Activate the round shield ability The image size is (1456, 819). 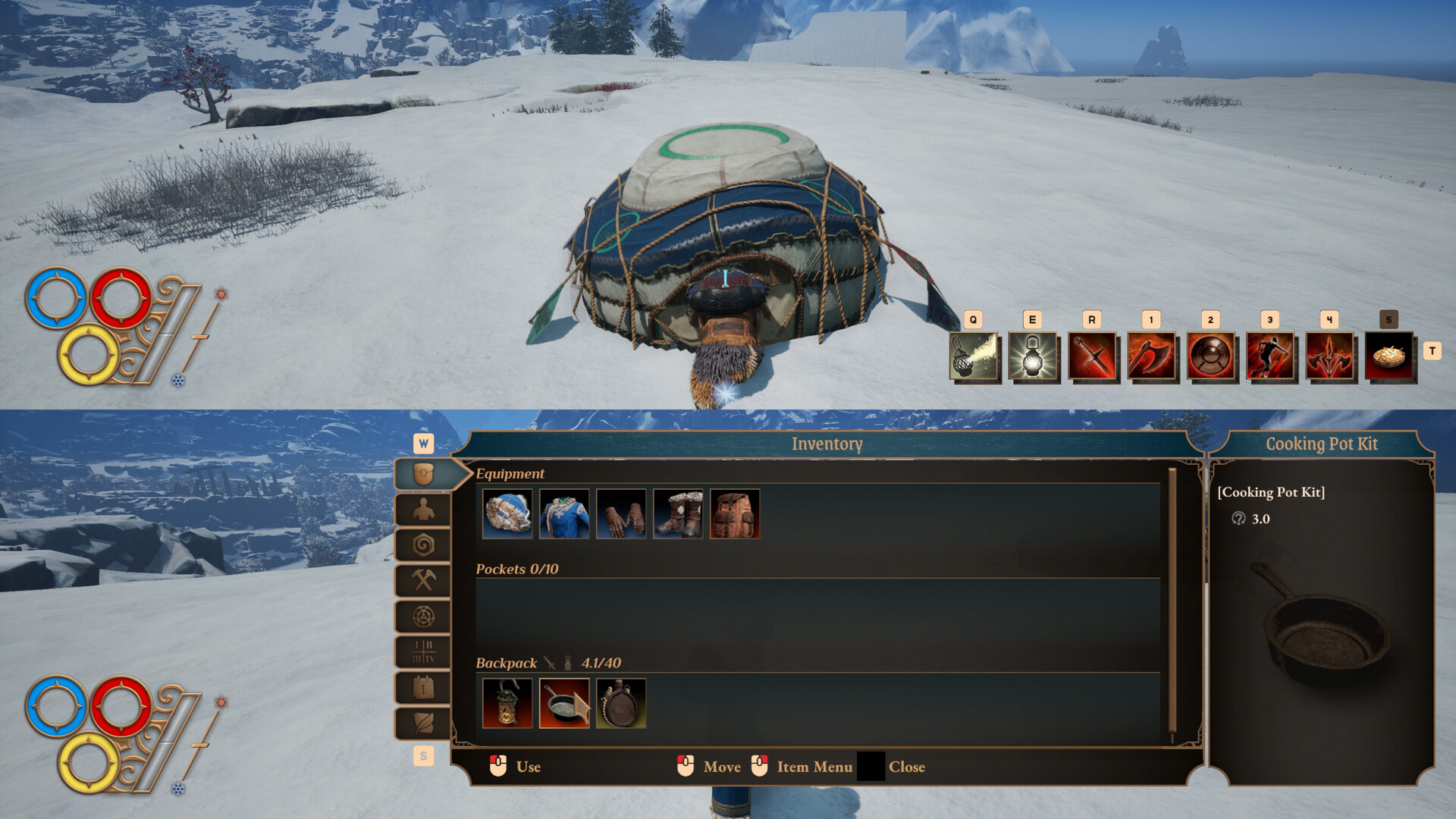click(1210, 356)
